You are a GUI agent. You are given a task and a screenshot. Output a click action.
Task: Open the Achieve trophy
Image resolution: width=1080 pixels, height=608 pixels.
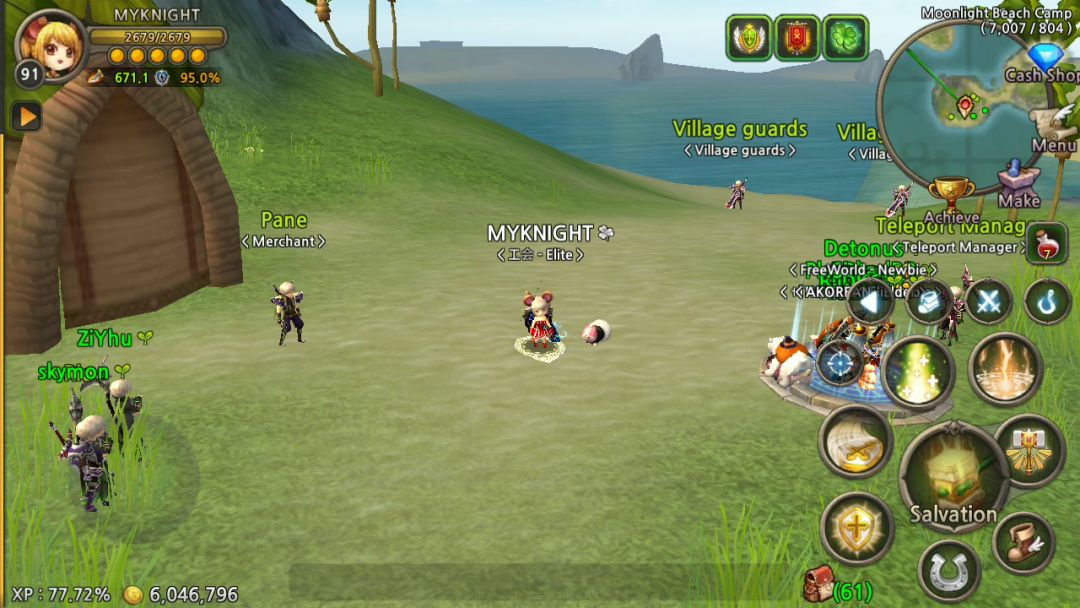click(x=951, y=196)
